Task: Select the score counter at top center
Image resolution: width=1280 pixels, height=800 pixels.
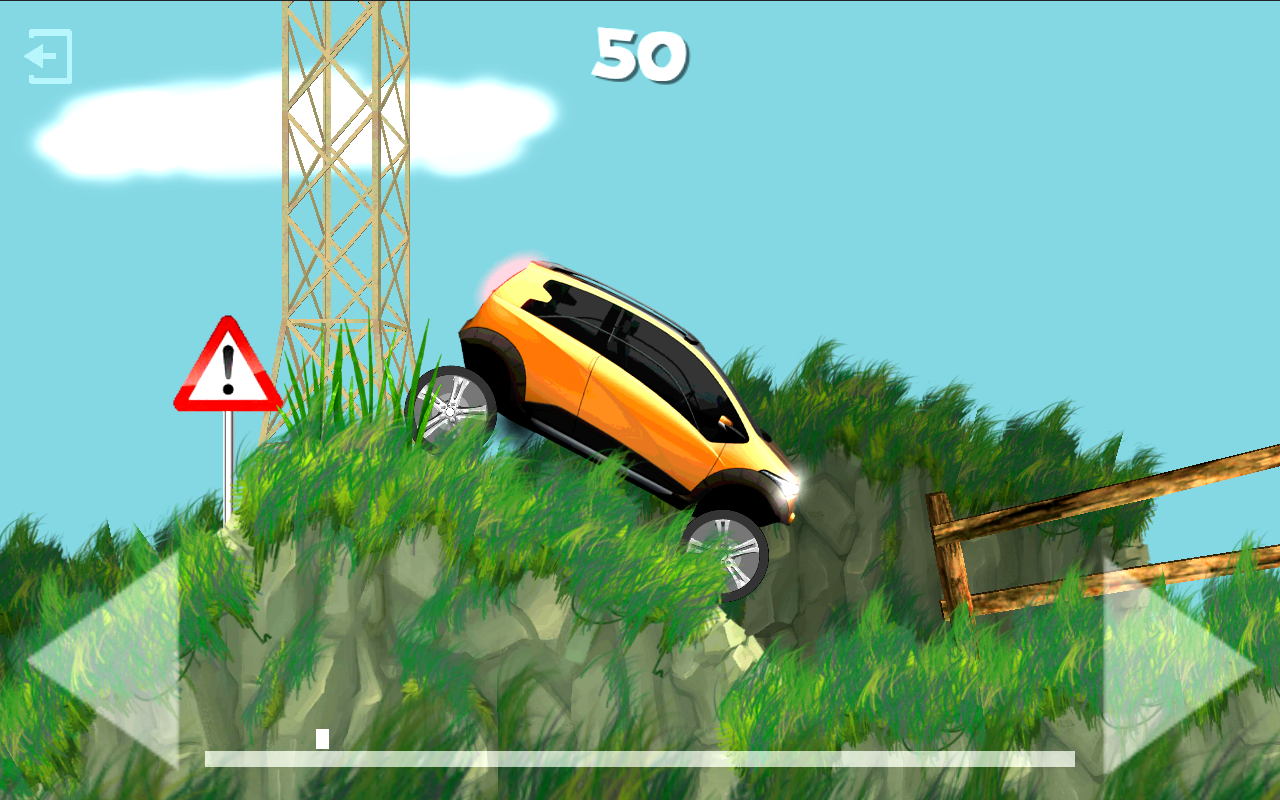Action: [638, 55]
